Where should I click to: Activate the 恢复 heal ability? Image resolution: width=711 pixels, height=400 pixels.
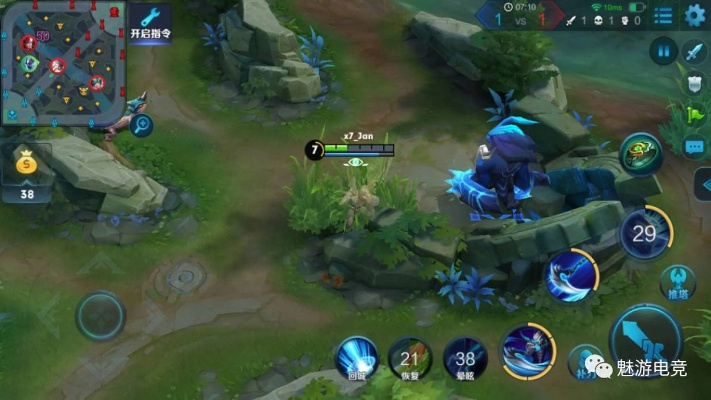(x=410, y=358)
